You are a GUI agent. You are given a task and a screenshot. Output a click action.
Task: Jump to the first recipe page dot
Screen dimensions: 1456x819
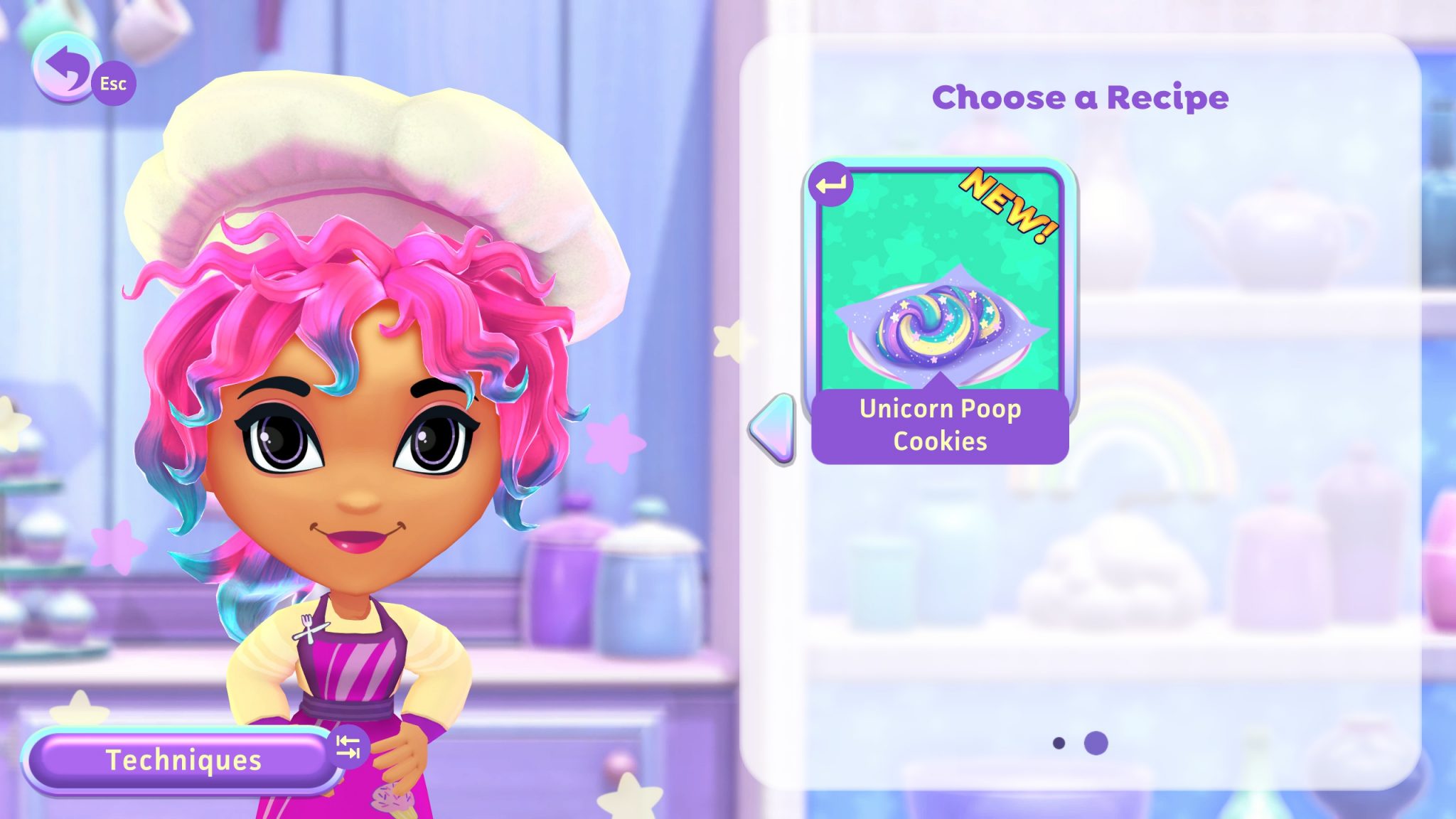click(x=1059, y=743)
